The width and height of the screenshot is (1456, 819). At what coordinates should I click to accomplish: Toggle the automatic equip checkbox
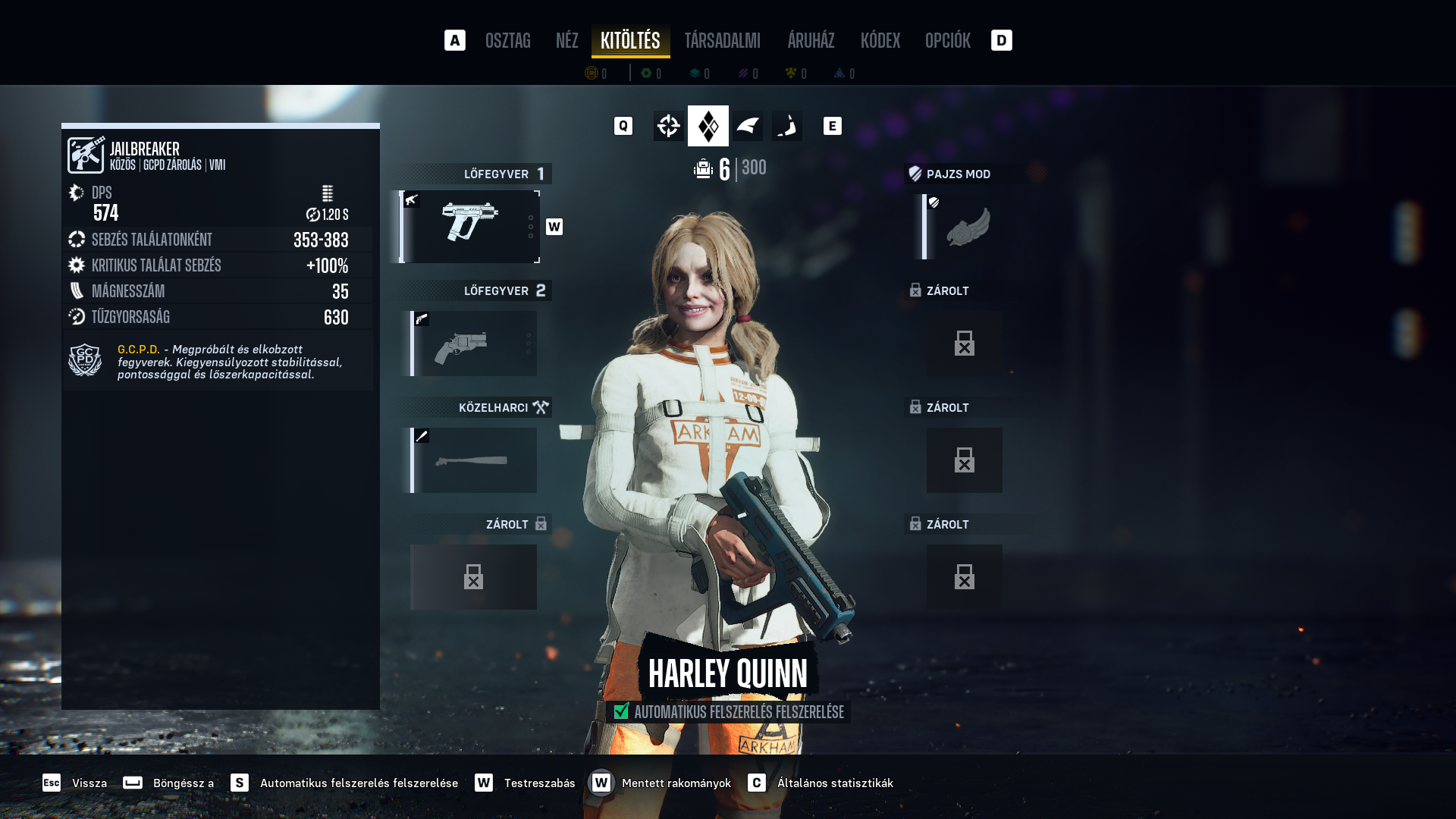[x=622, y=711]
